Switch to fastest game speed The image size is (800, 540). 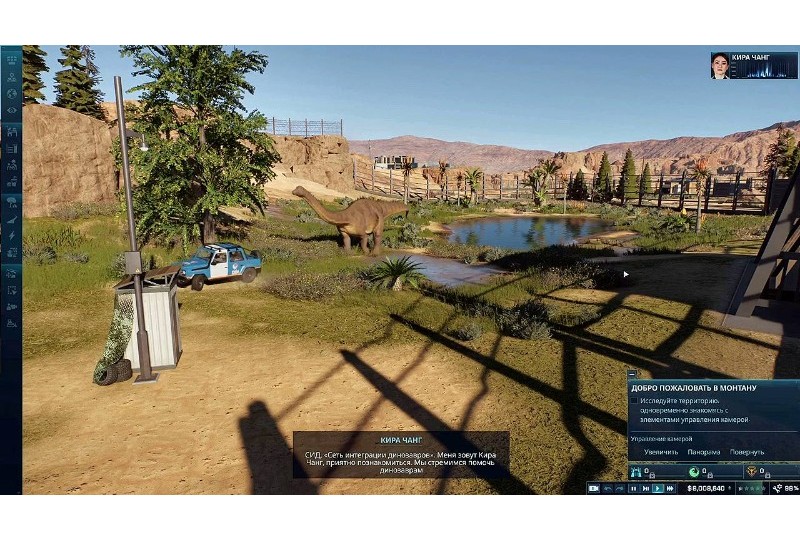point(670,488)
